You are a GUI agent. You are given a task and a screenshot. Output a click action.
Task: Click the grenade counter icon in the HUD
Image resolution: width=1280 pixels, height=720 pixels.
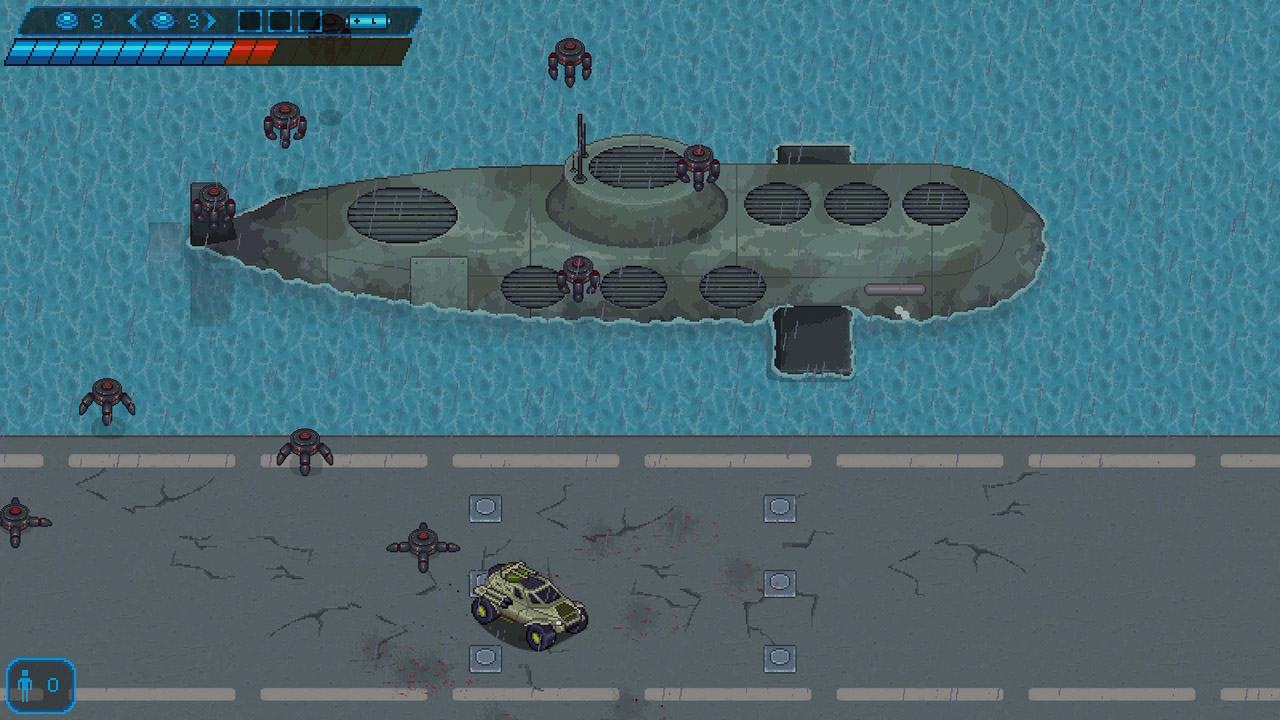tap(66, 20)
